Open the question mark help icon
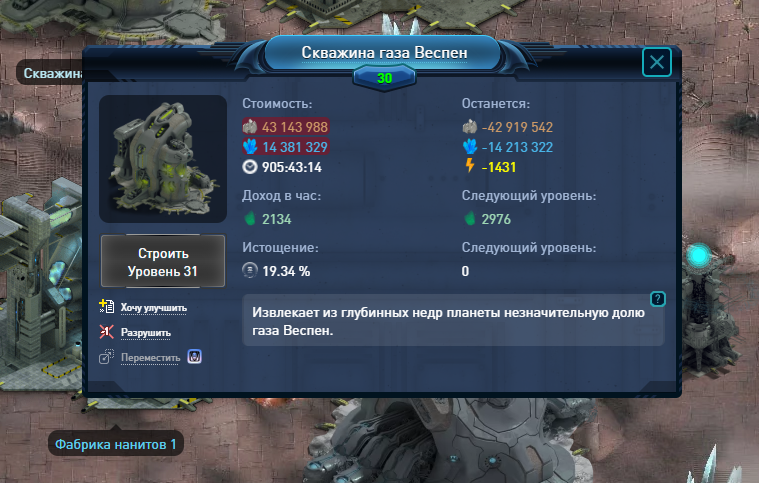 click(x=657, y=298)
